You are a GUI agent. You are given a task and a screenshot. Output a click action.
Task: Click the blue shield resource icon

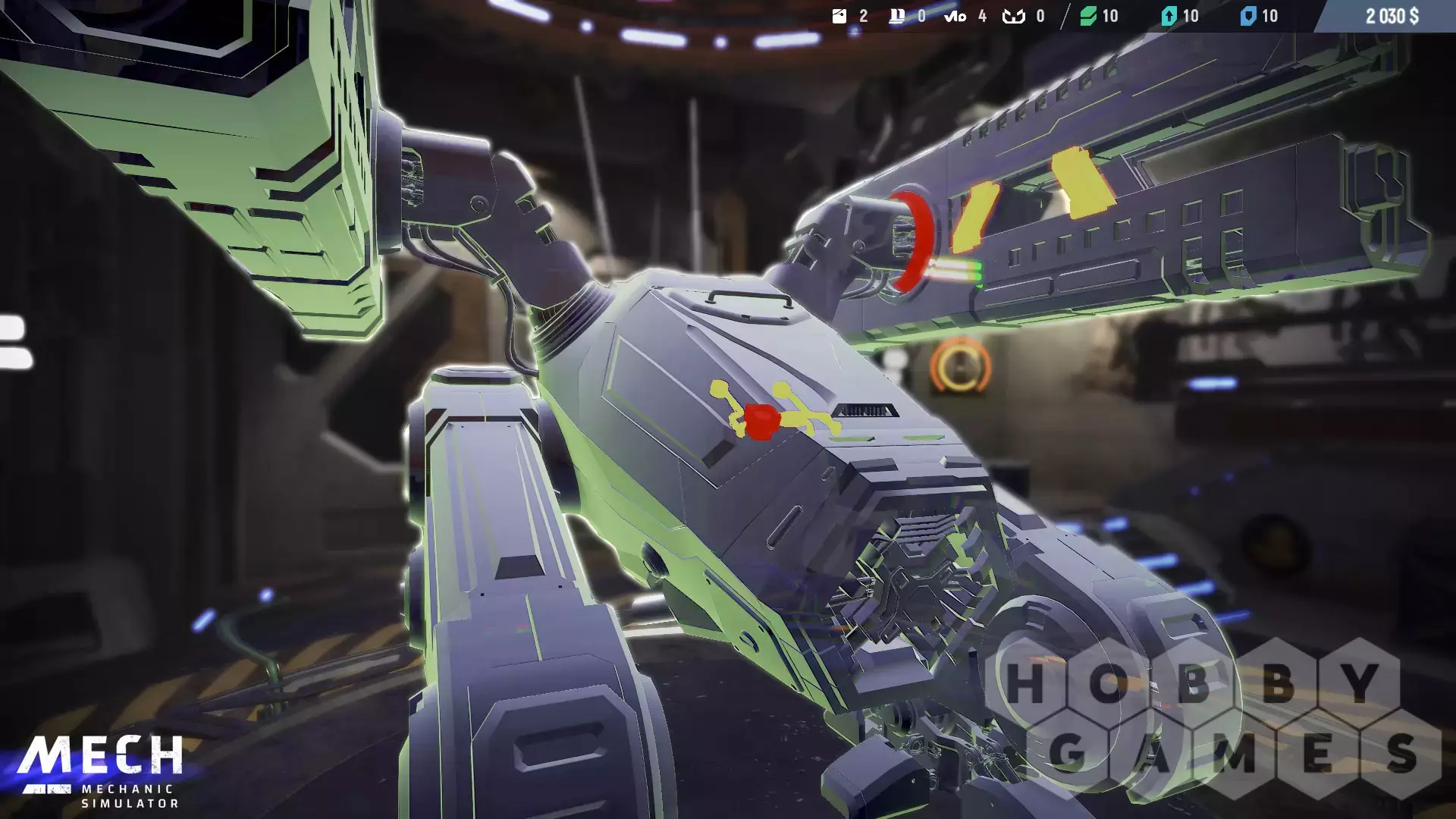1247,16
